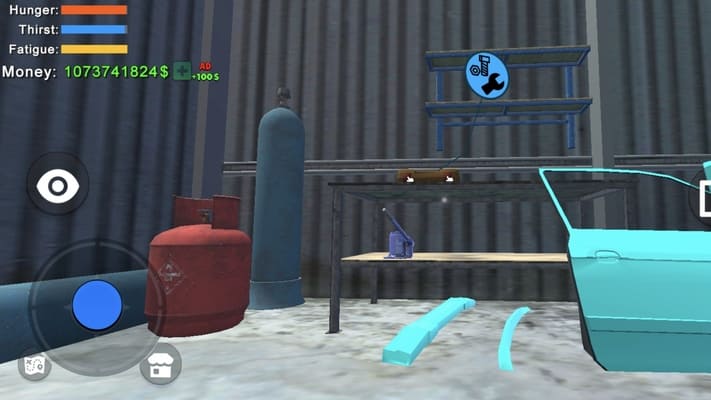Tap the eye view toggle button

coord(58,185)
